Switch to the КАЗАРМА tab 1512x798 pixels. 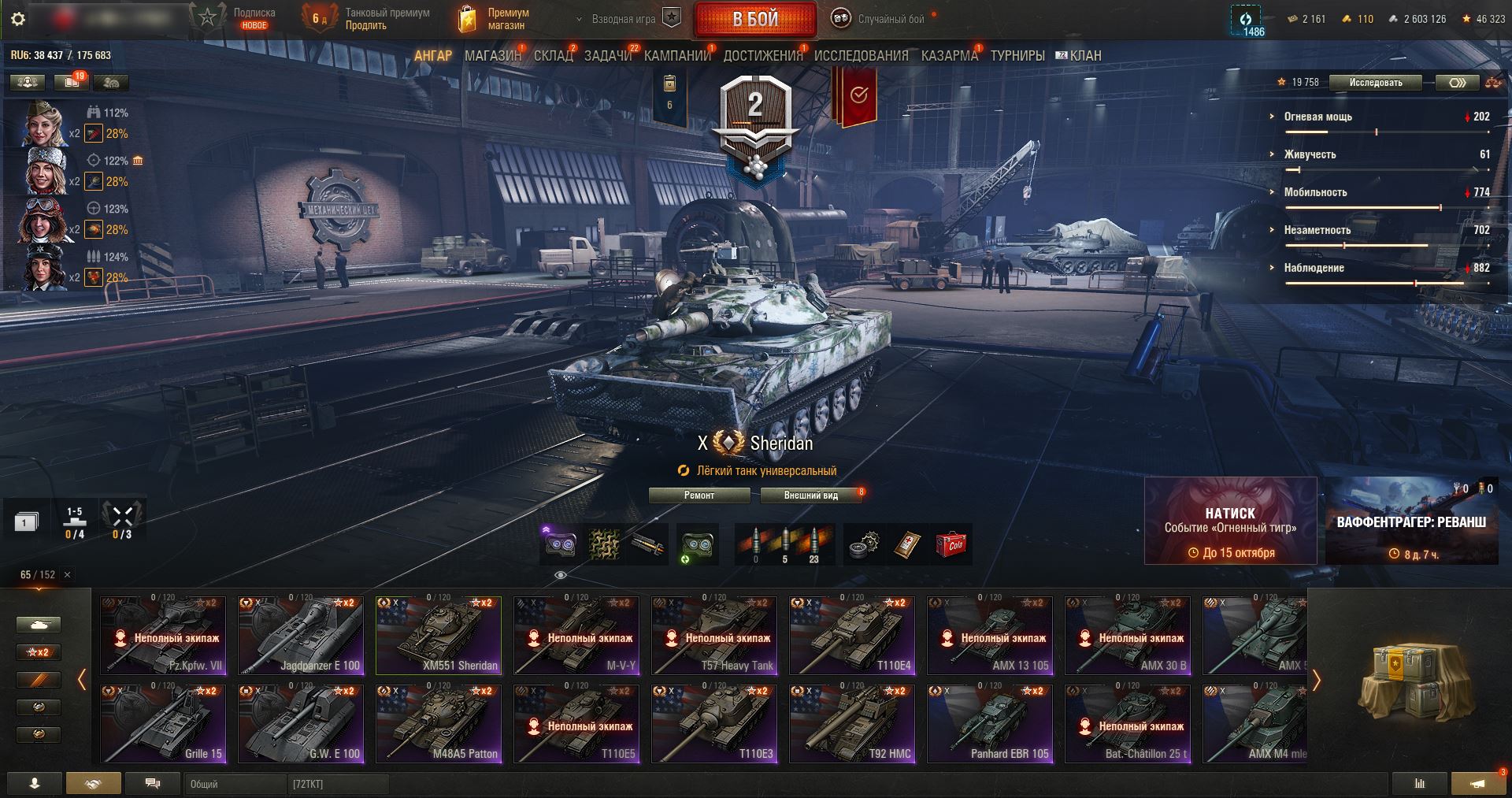(949, 56)
